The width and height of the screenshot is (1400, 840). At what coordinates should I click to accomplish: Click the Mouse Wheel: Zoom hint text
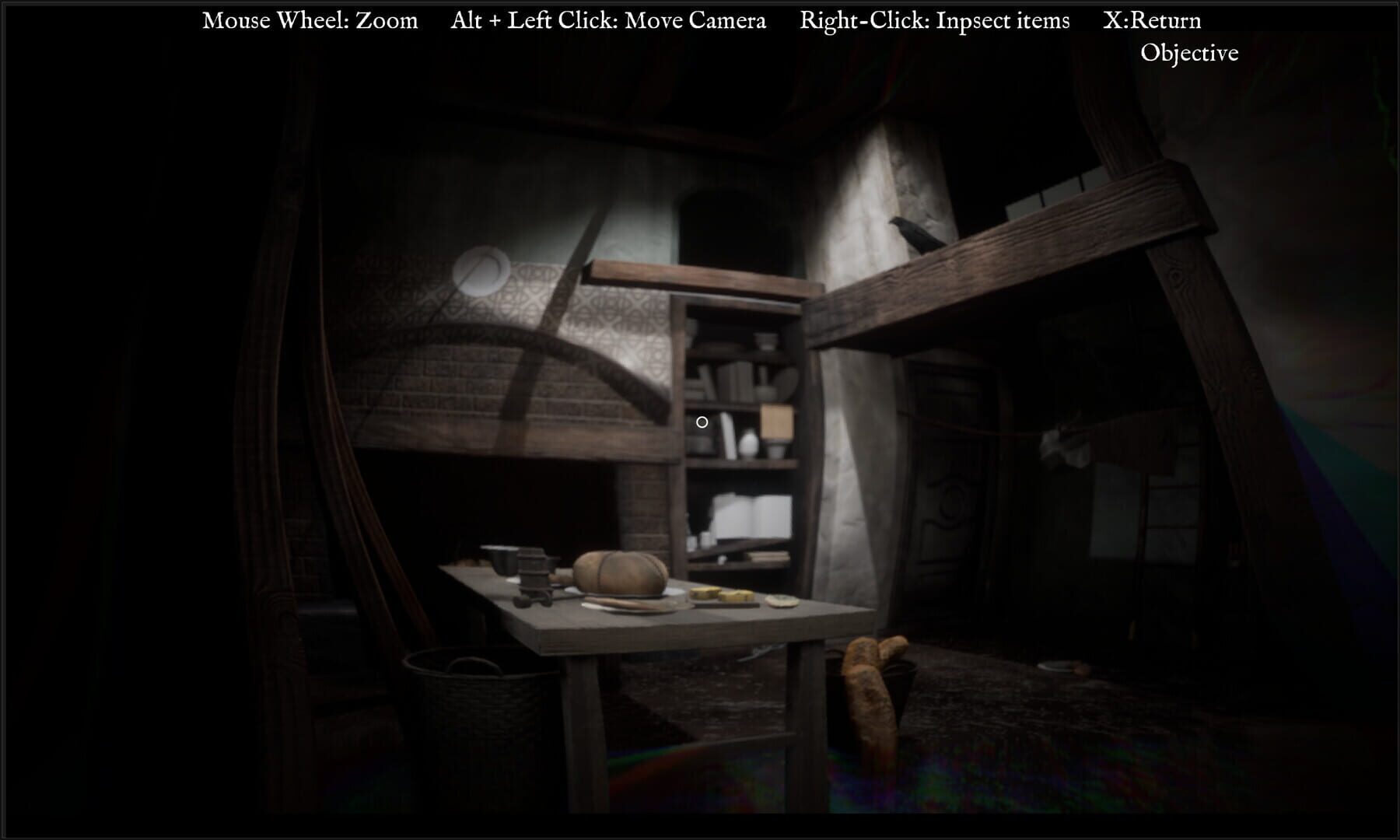tap(310, 19)
